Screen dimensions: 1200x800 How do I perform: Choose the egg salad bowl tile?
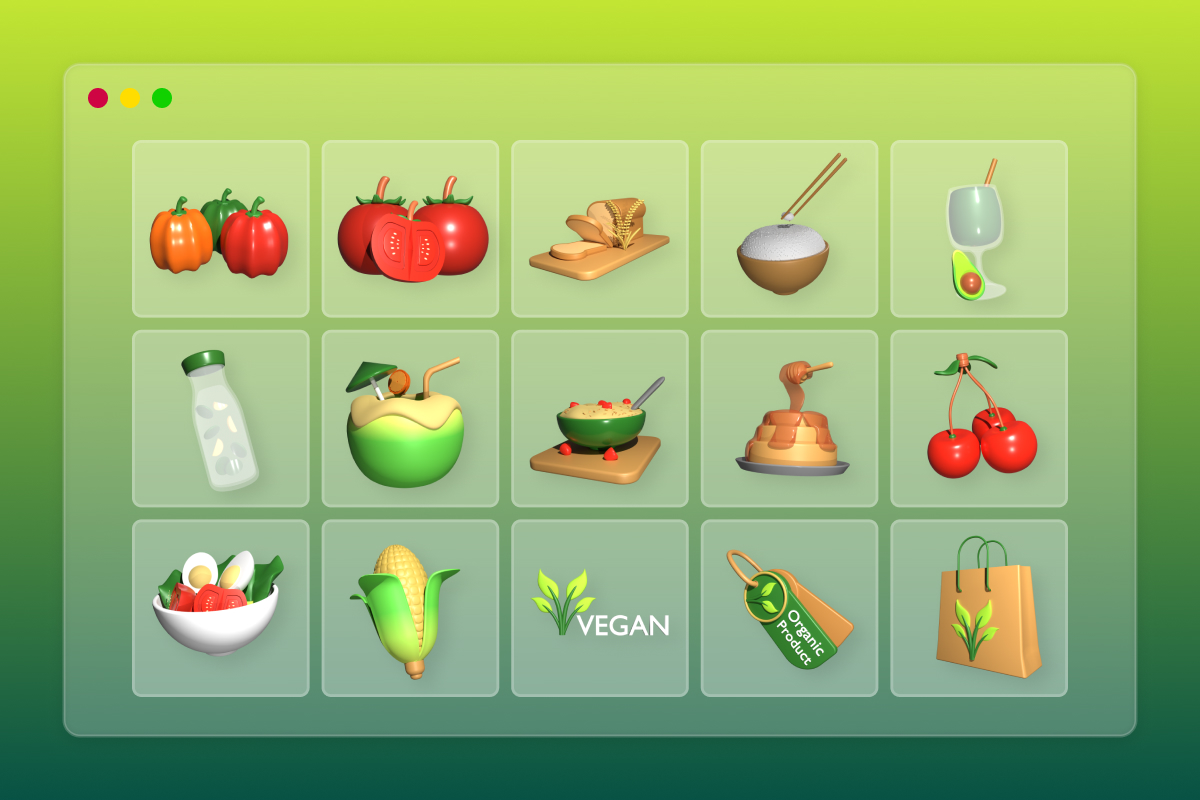tap(220, 608)
